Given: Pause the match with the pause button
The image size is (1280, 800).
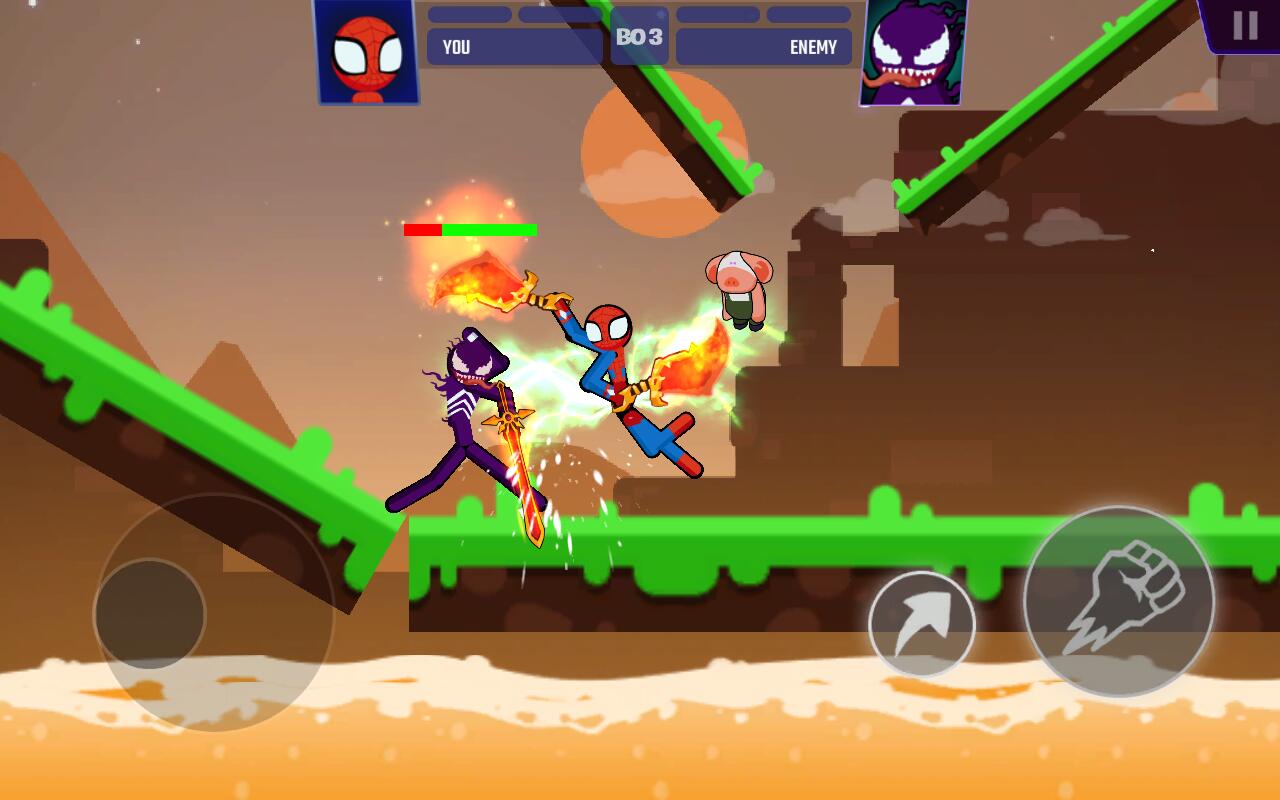Looking at the screenshot, I should 1244,25.
